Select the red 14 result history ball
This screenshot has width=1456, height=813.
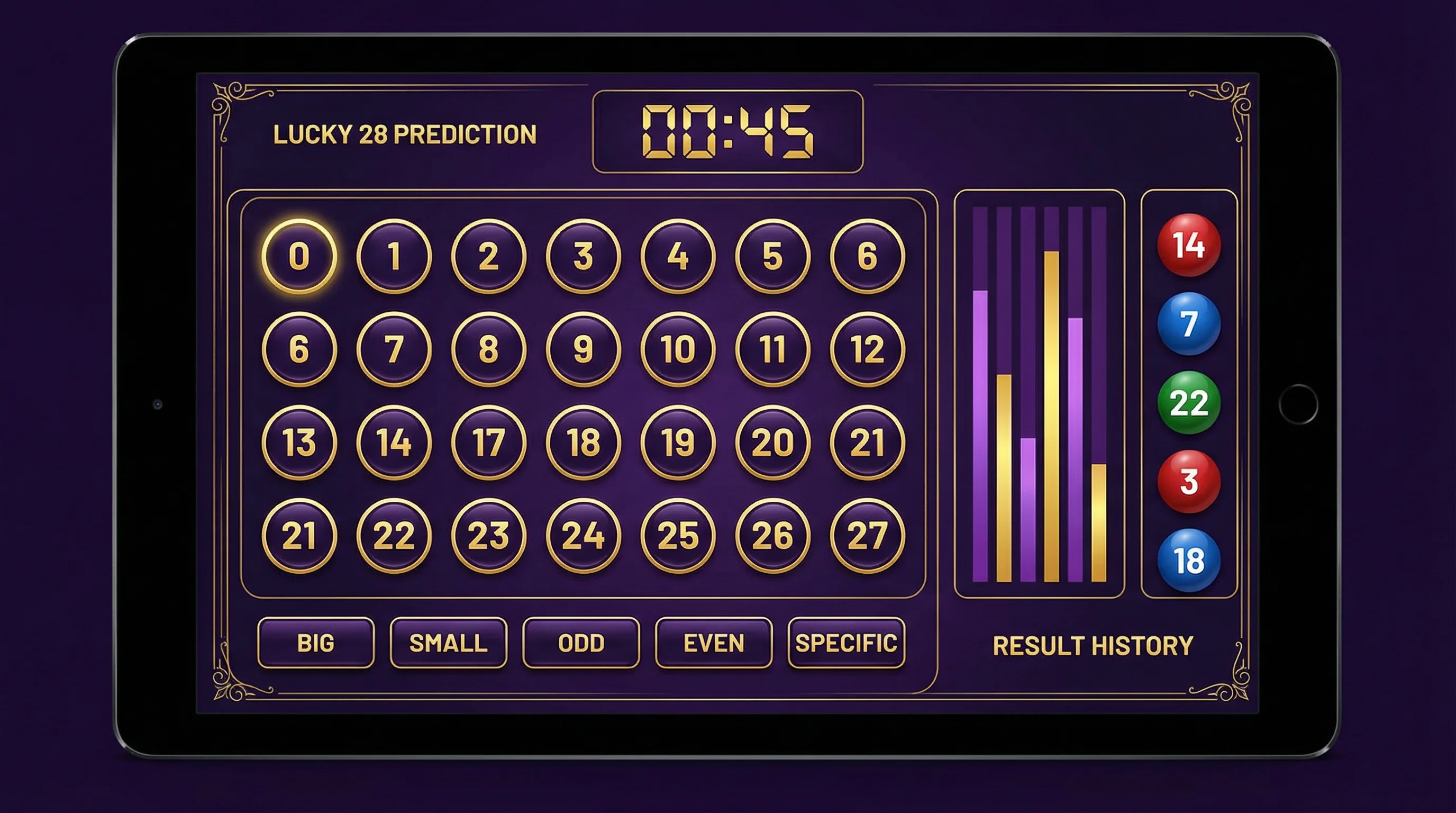point(1189,245)
